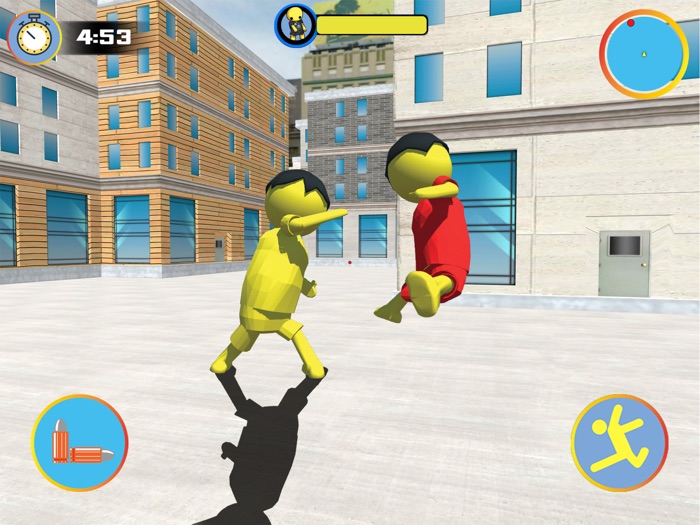The image size is (700, 525).
Task: Tap the bullet shoot button
Action: tap(80, 443)
